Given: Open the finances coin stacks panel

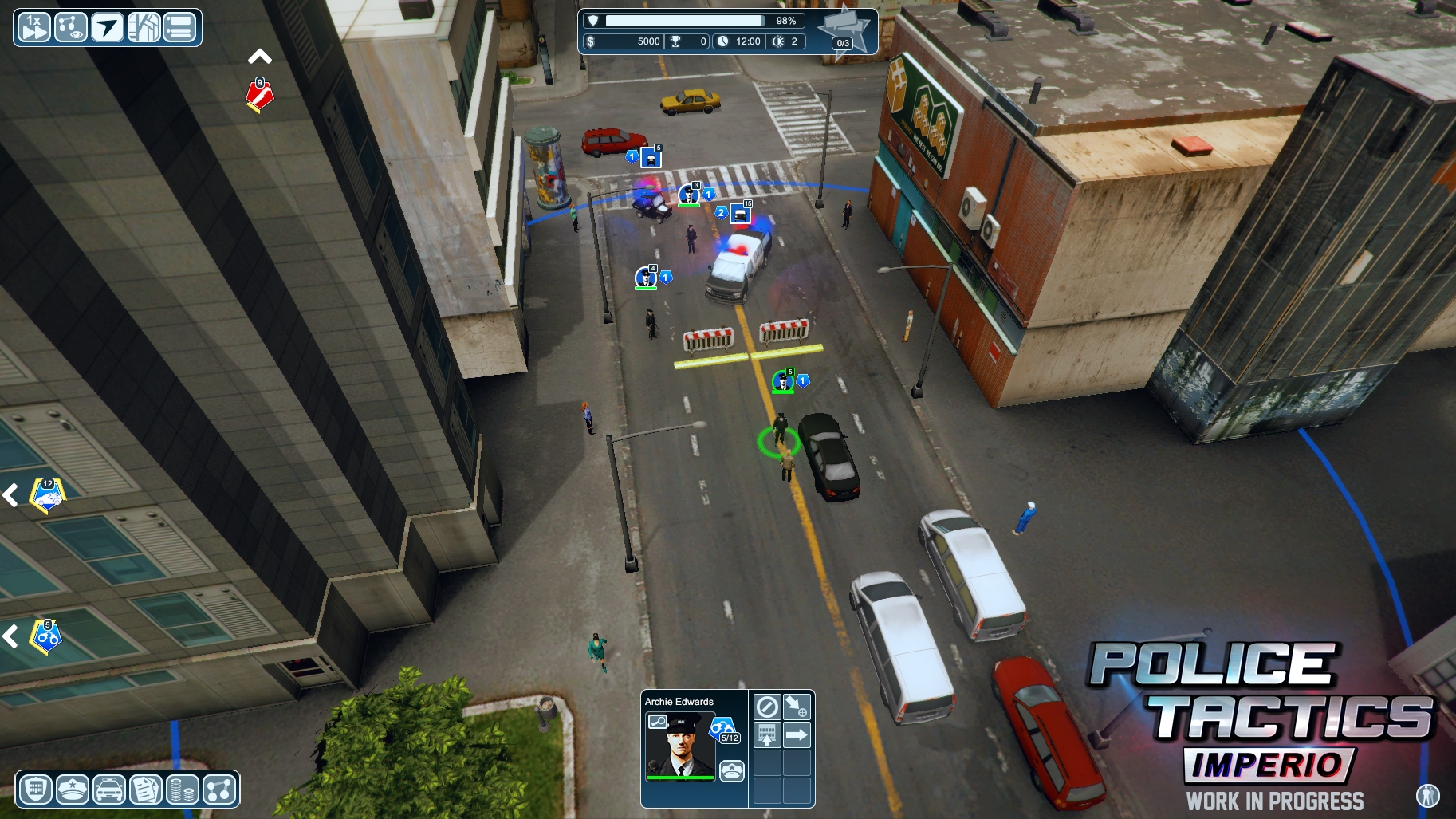Looking at the screenshot, I should point(183,789).
